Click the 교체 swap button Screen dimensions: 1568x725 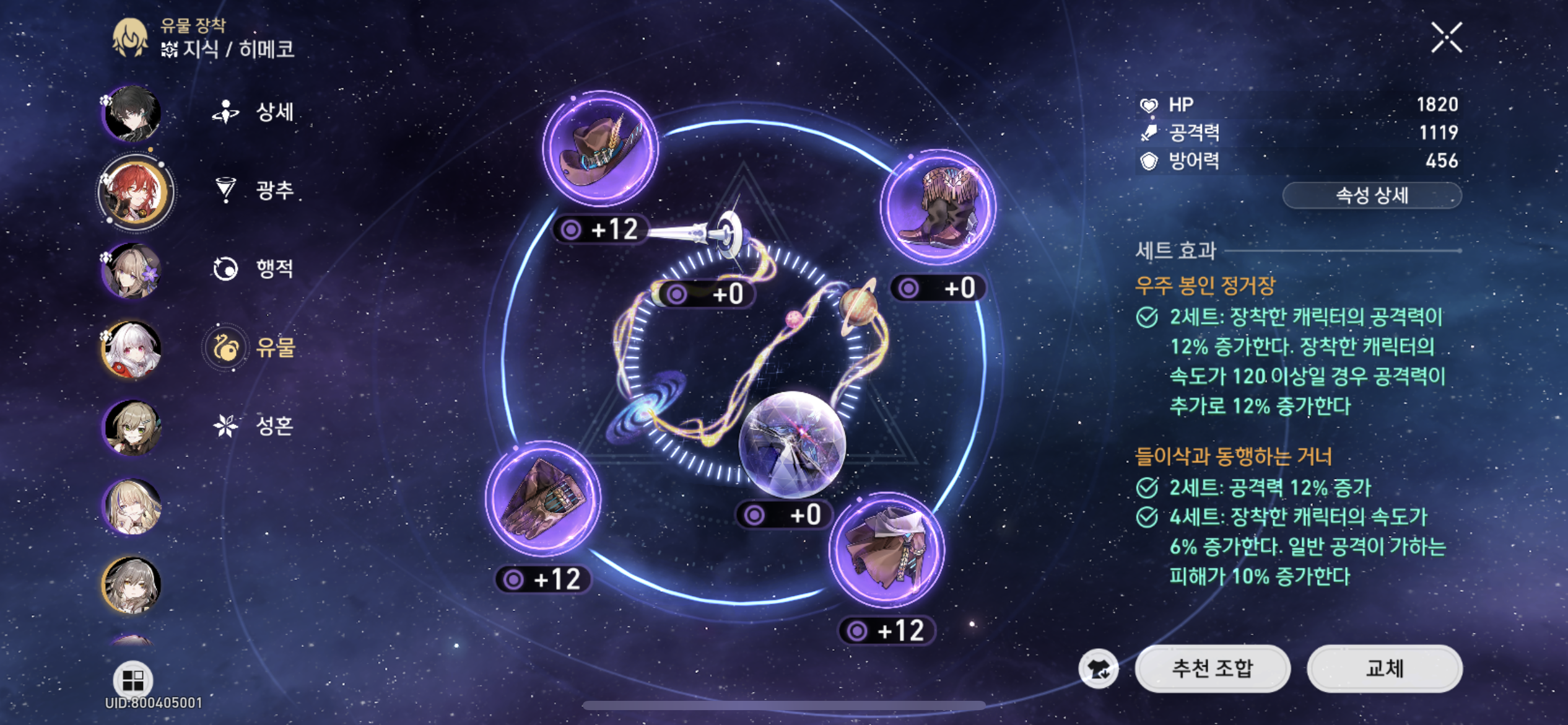[x=1384, y=669]
